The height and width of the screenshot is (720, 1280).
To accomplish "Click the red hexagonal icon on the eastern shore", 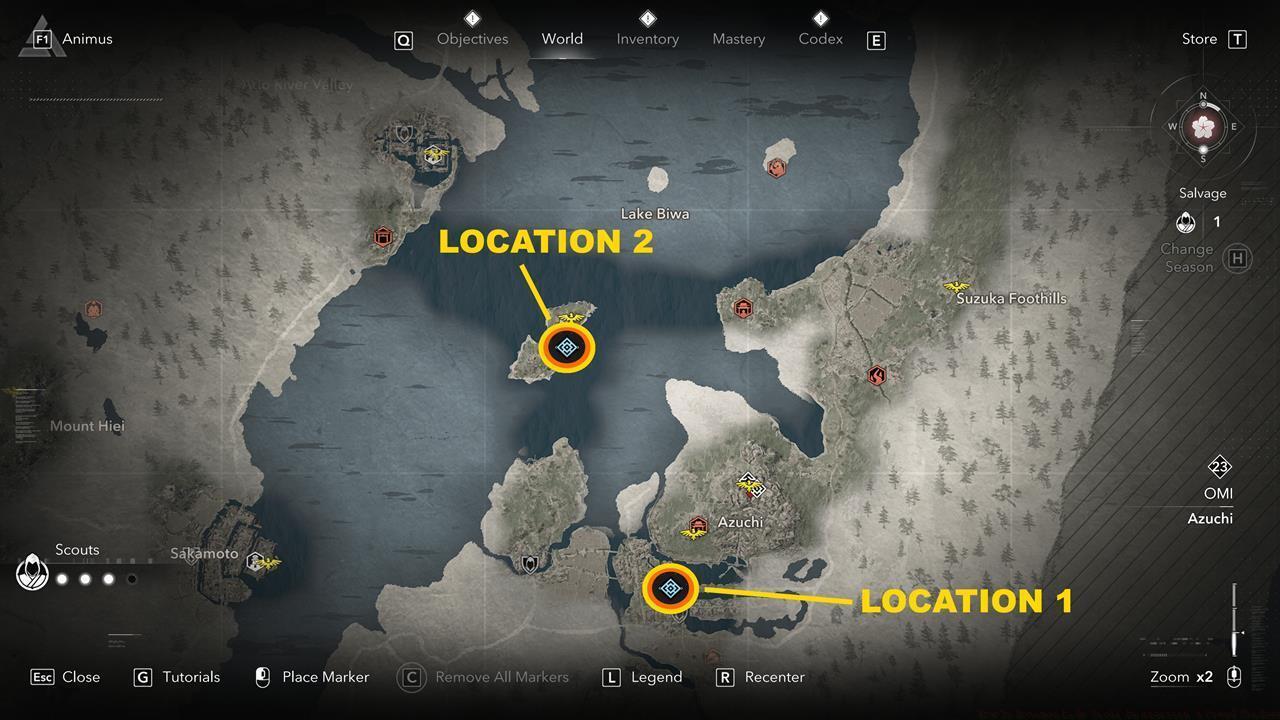I will point(877,377).
